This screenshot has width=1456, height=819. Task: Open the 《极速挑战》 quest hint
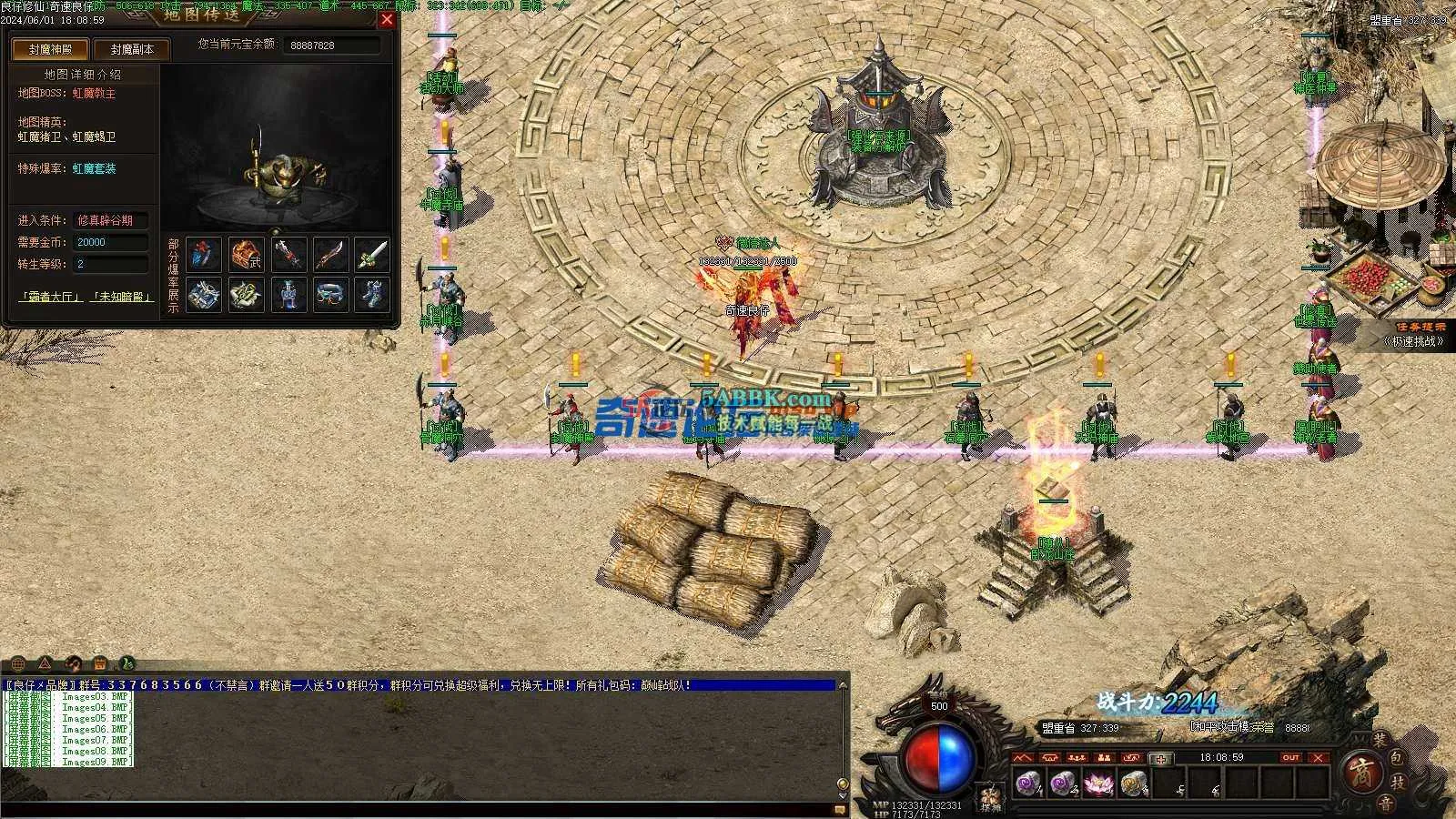coord(1413,341)
